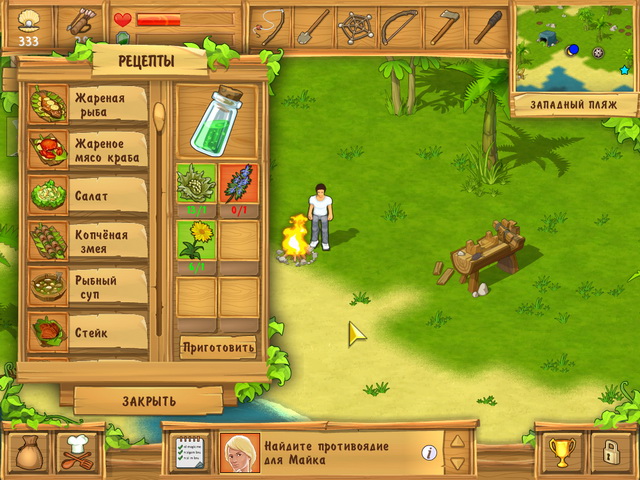
Task: Select the Жареная рыба recipe
Action: click(88, 105)
